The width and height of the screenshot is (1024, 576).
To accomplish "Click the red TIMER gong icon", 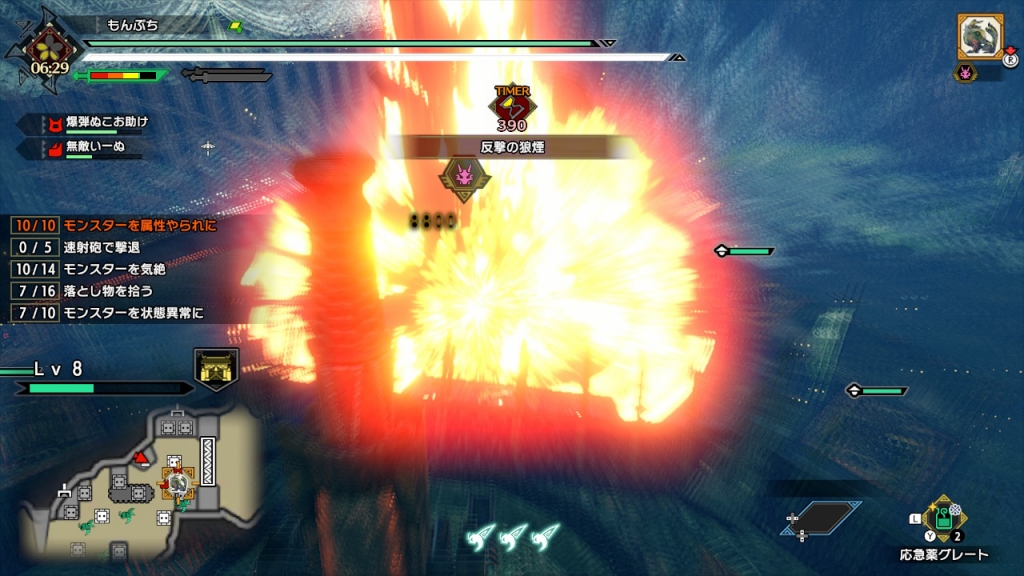I will click(x=511, y=101).
